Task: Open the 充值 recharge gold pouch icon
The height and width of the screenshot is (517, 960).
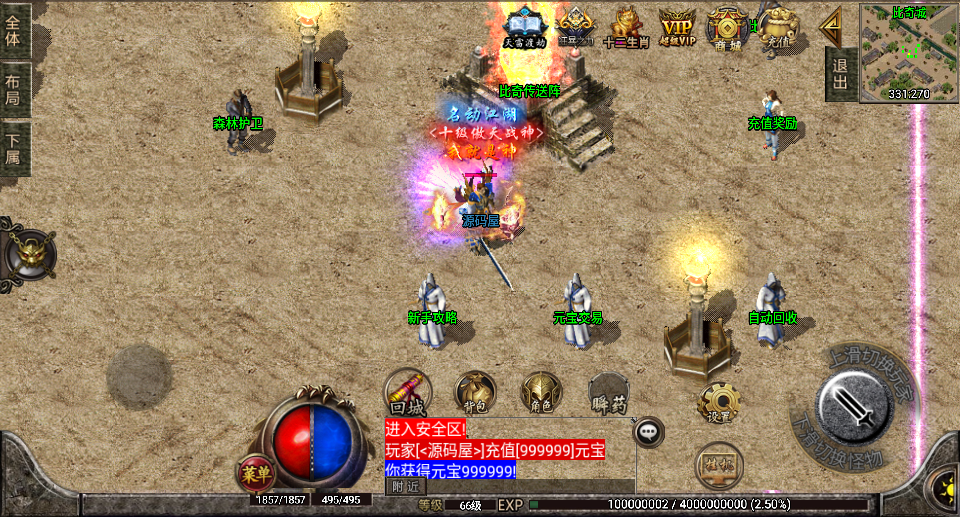Action: pos(777,27)
